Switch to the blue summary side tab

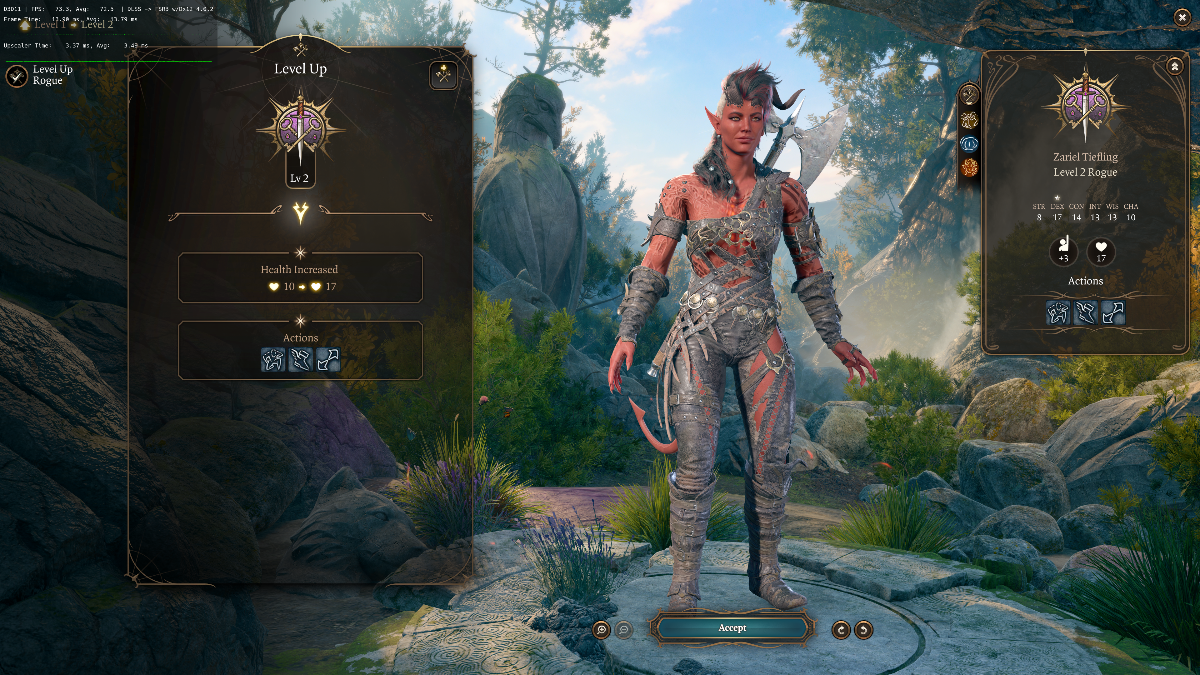coord(969,144)
